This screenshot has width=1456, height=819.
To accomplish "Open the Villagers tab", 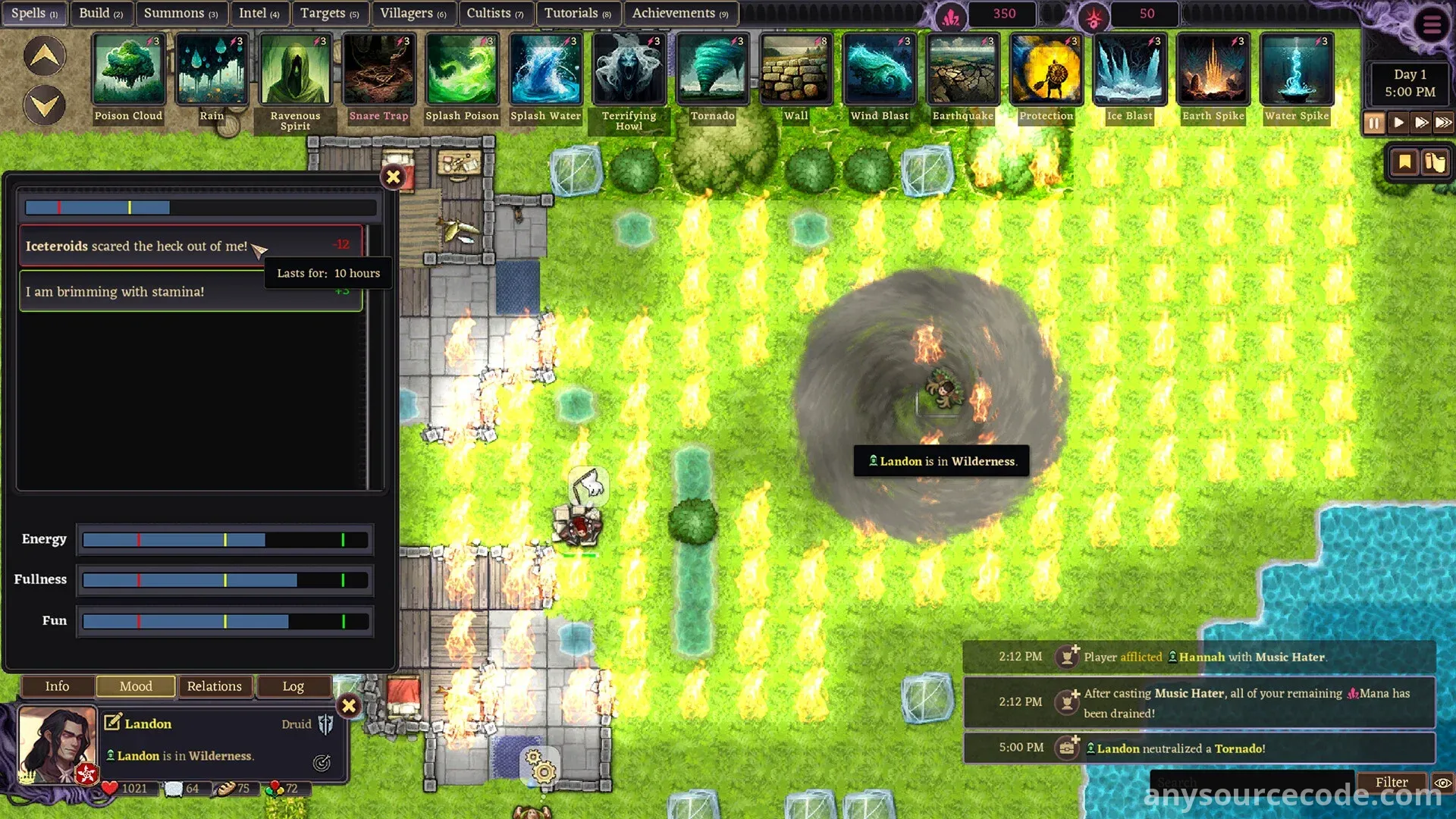I will point(413,13).
